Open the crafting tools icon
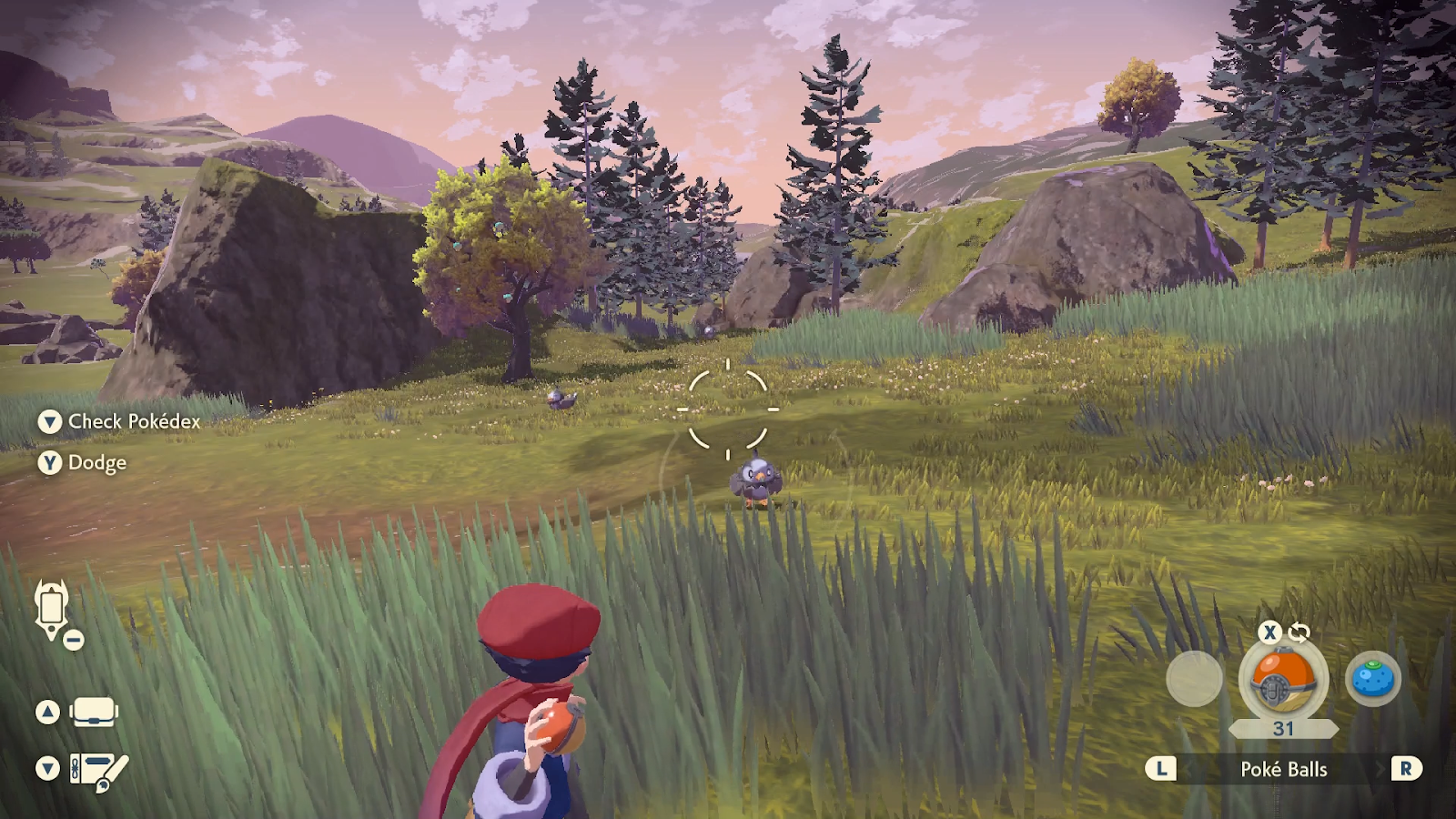This screenshot has height=819, width=1456. tap(99, 770)
